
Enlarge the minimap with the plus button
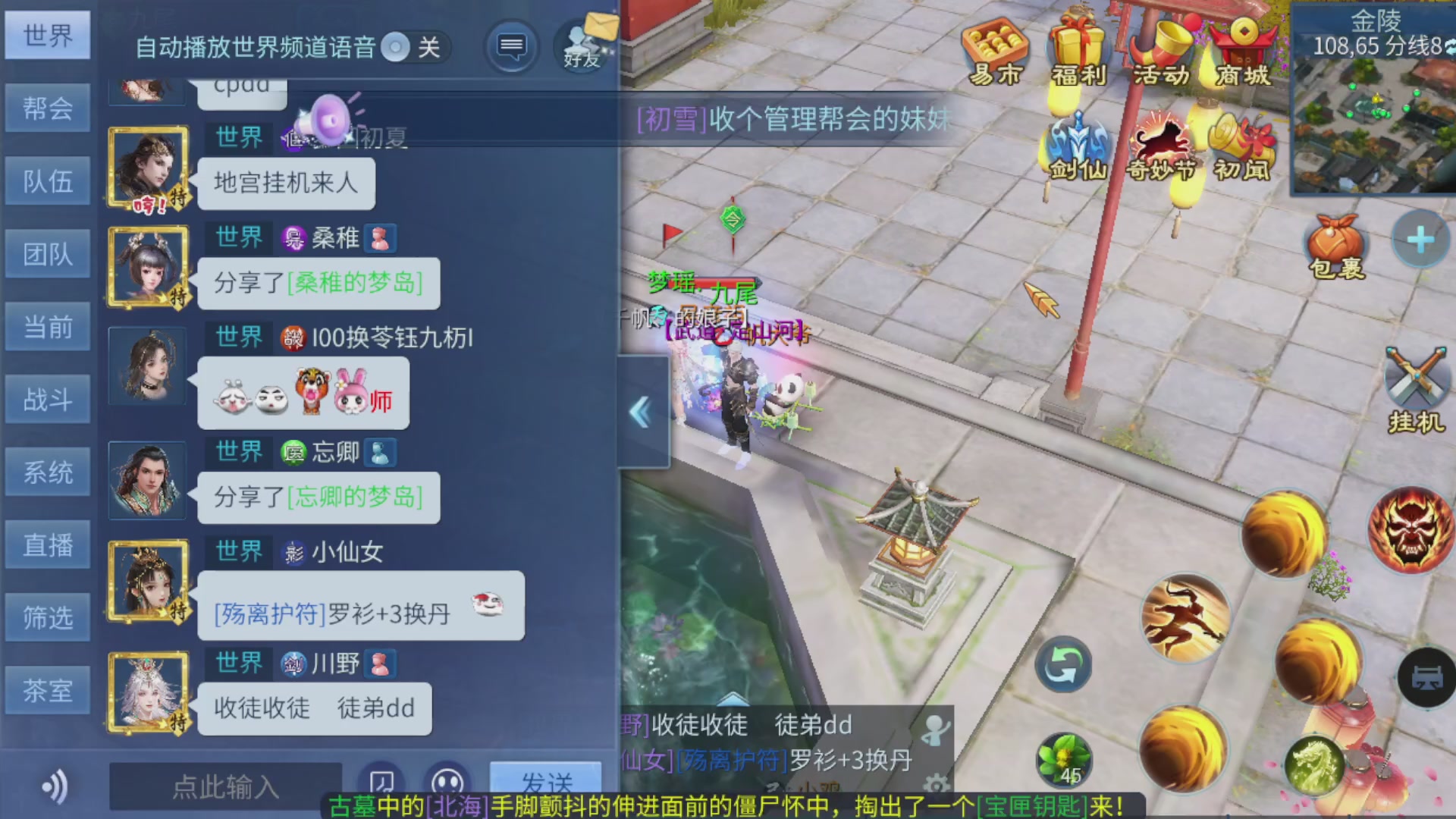tap(1419, 239)
